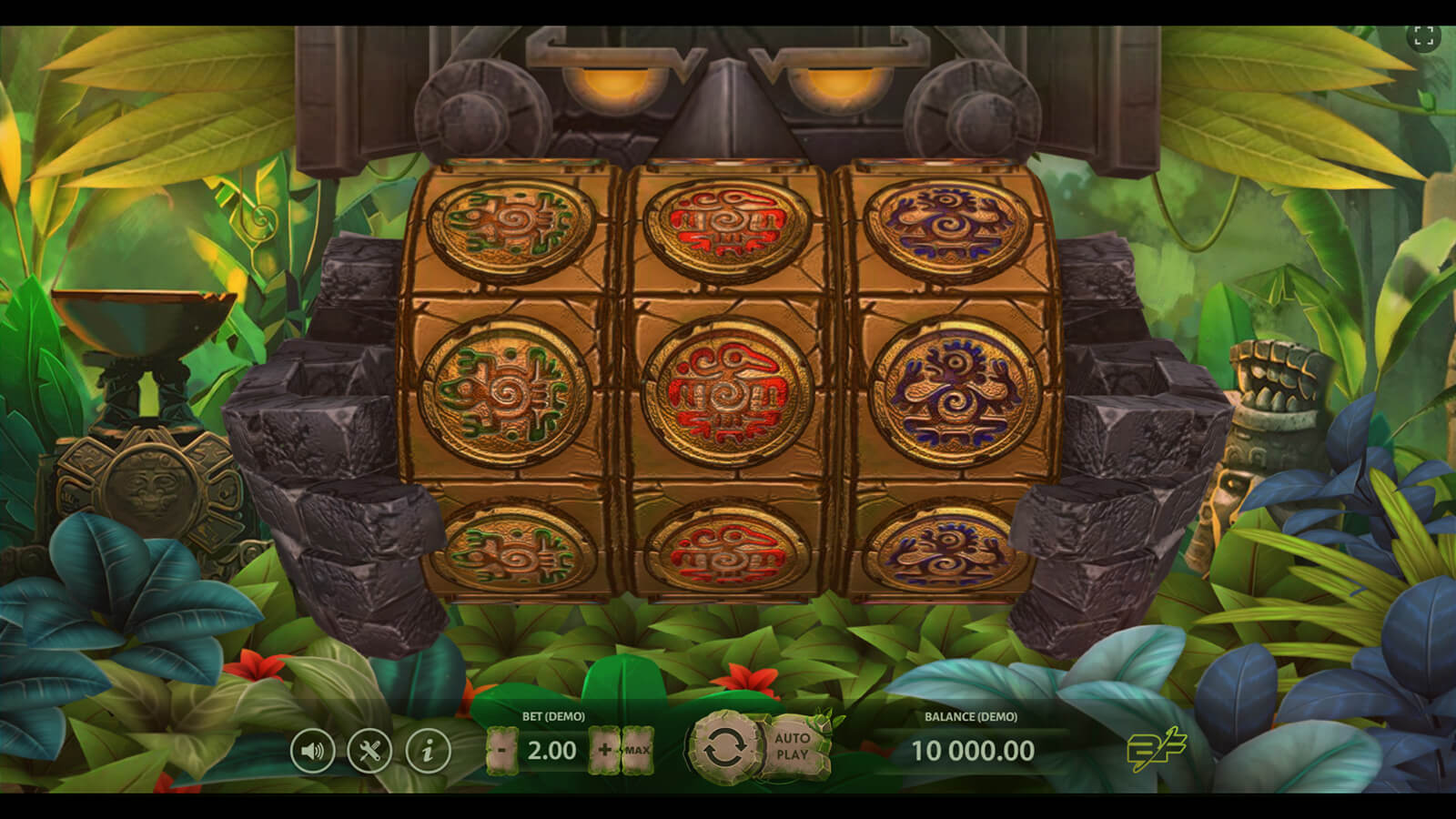The image size is (1456, 819).
Task: Mute the game sound with the speaker icon
Action: [x=312, y=752]
